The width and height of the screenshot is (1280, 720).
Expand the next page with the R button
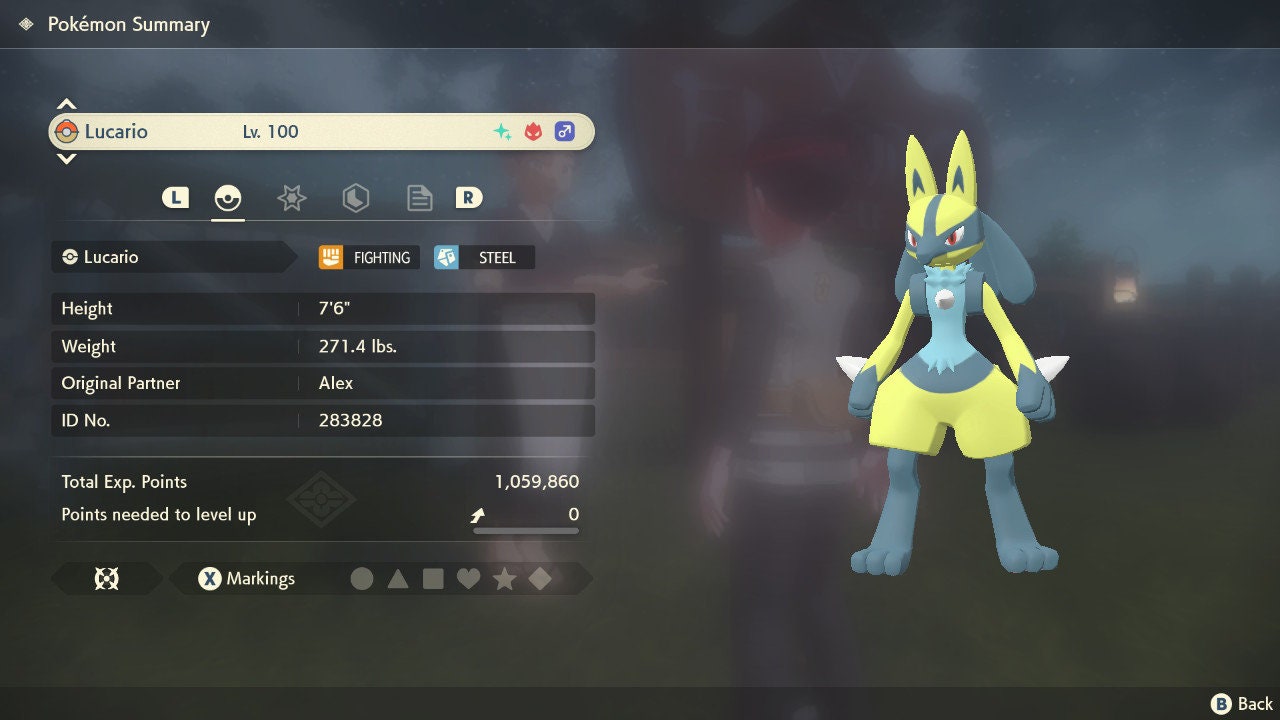click(x=469, y=198)
